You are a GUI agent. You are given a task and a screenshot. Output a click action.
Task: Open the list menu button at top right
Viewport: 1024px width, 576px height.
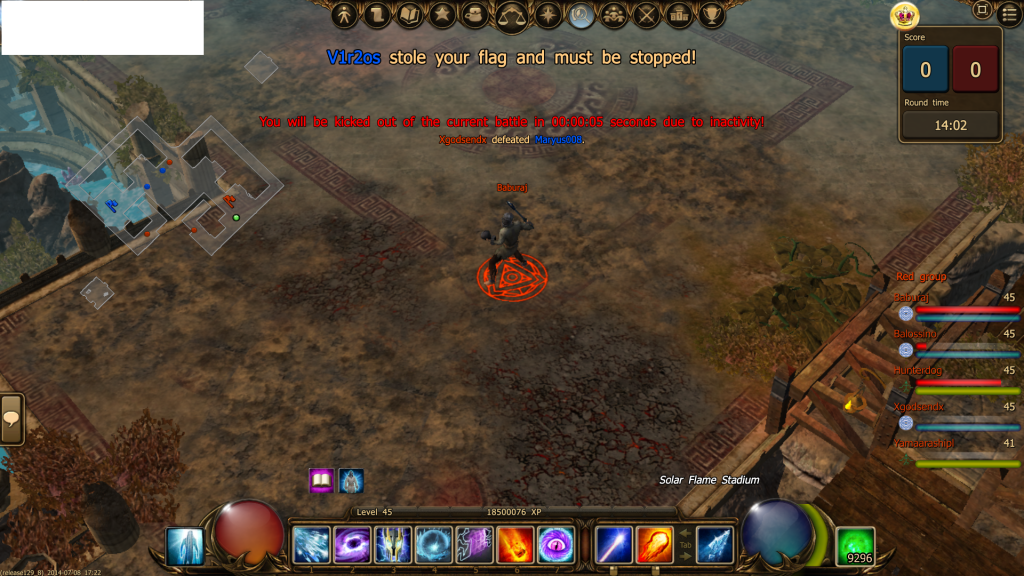[1009, 12]
